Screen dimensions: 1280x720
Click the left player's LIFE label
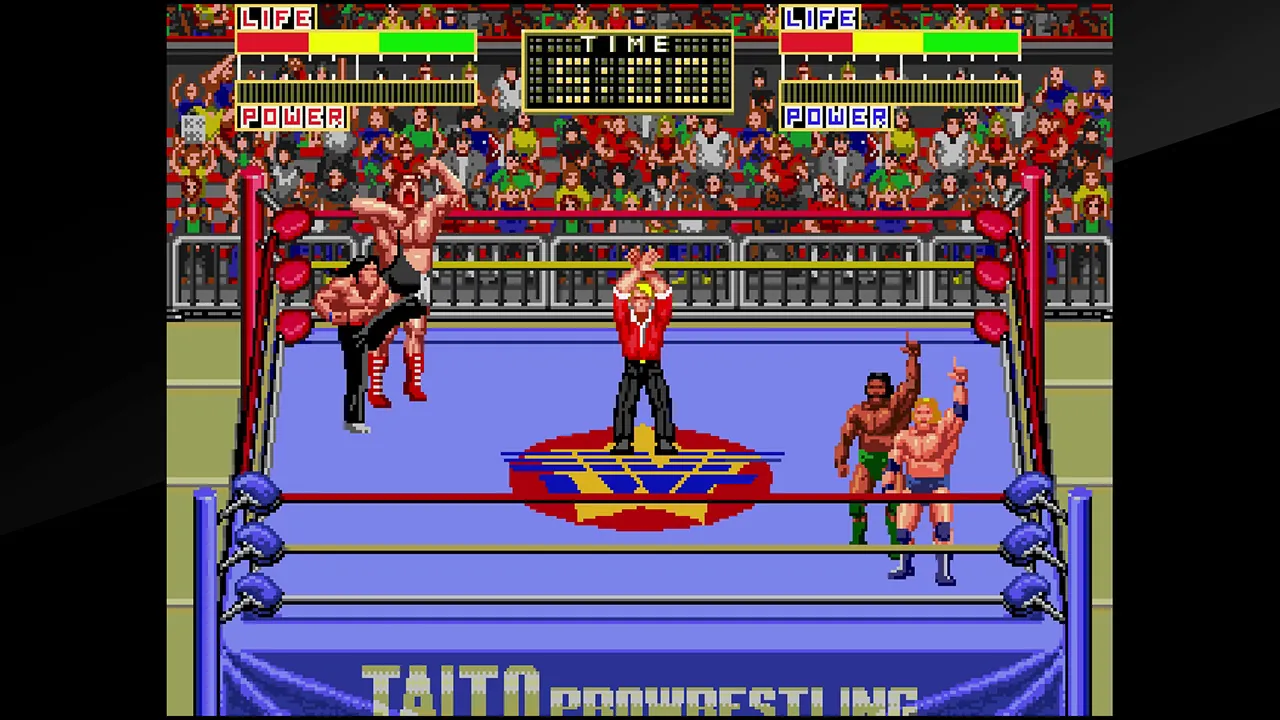277,17
